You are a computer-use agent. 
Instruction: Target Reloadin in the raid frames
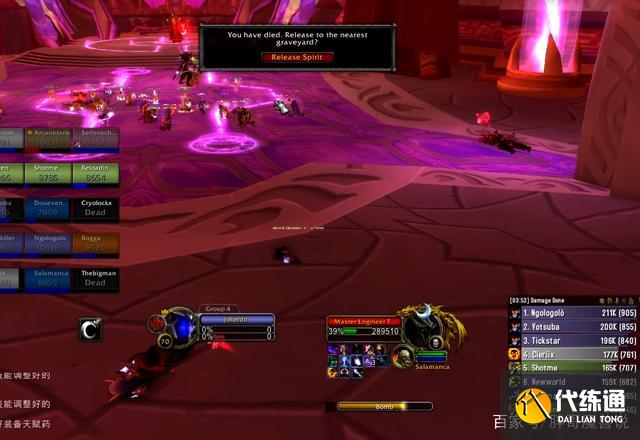[x=95, y=172]
